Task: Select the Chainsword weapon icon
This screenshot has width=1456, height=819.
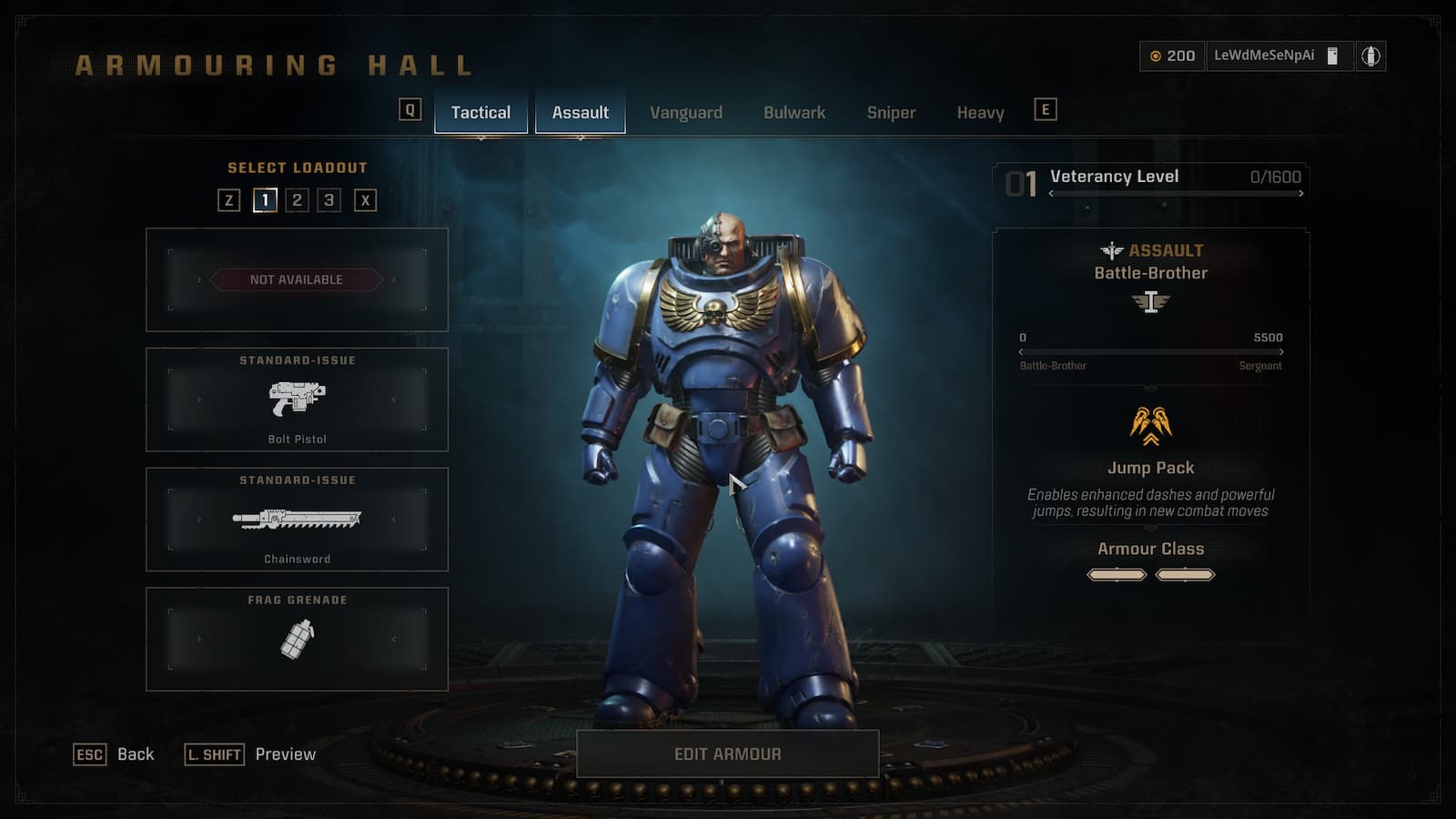Action: pyautogui.click(x=298, y=519)
